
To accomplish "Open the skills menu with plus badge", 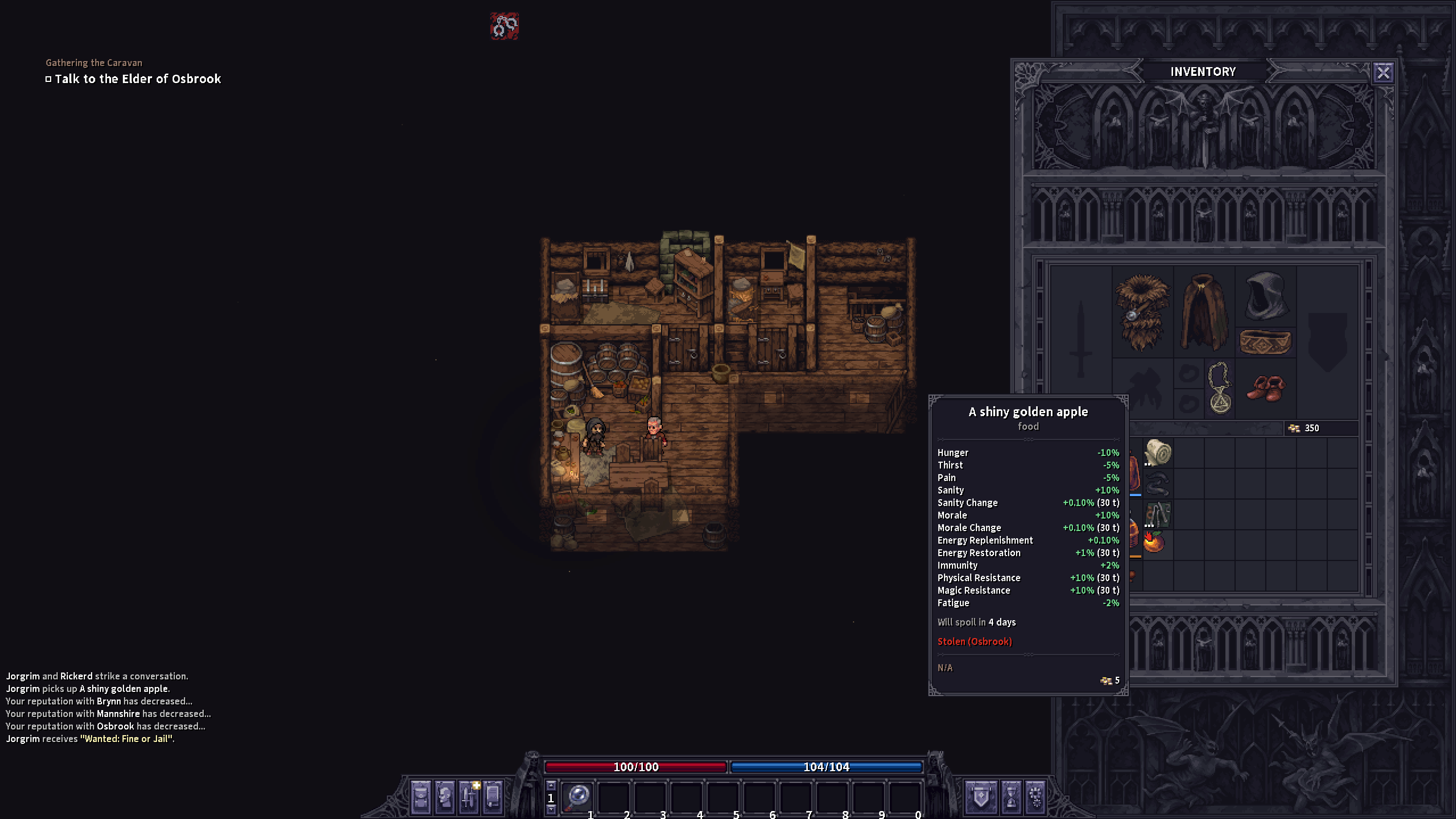I will click(469, 796).
